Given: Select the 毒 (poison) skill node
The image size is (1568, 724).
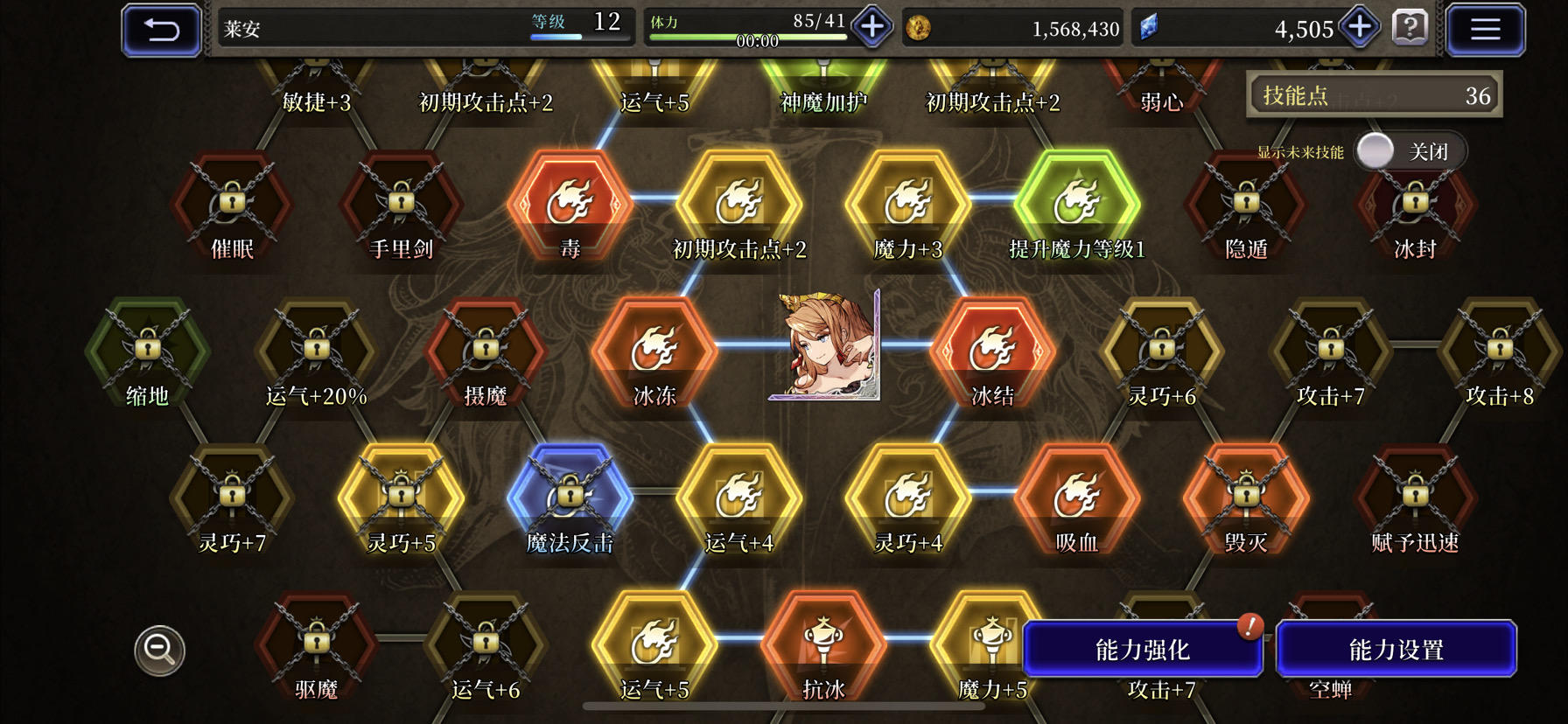Looking at the screenshot, I should pyautogui.click(x=569, y=205).
